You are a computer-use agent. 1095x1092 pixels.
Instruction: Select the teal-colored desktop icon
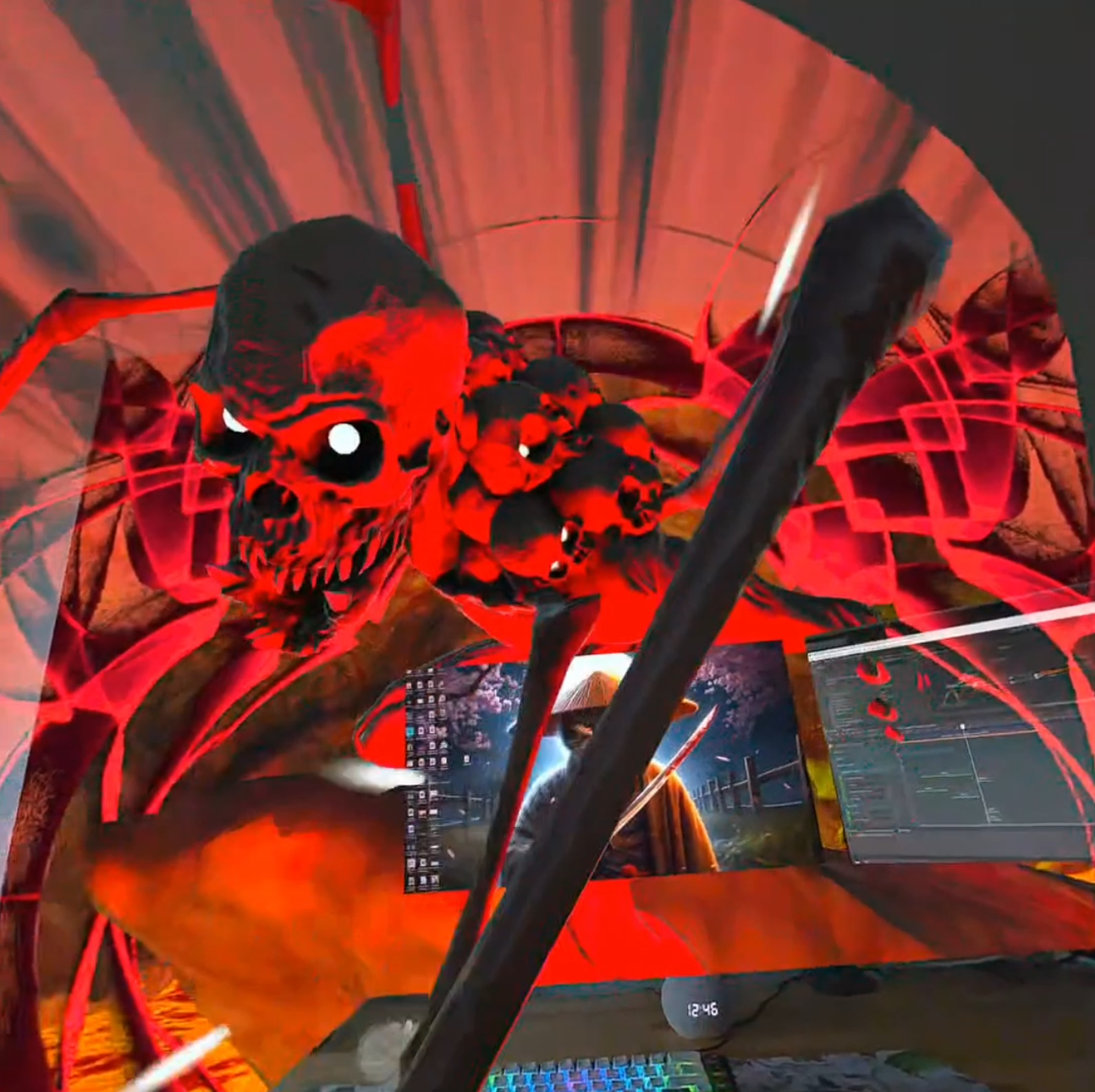410,731
